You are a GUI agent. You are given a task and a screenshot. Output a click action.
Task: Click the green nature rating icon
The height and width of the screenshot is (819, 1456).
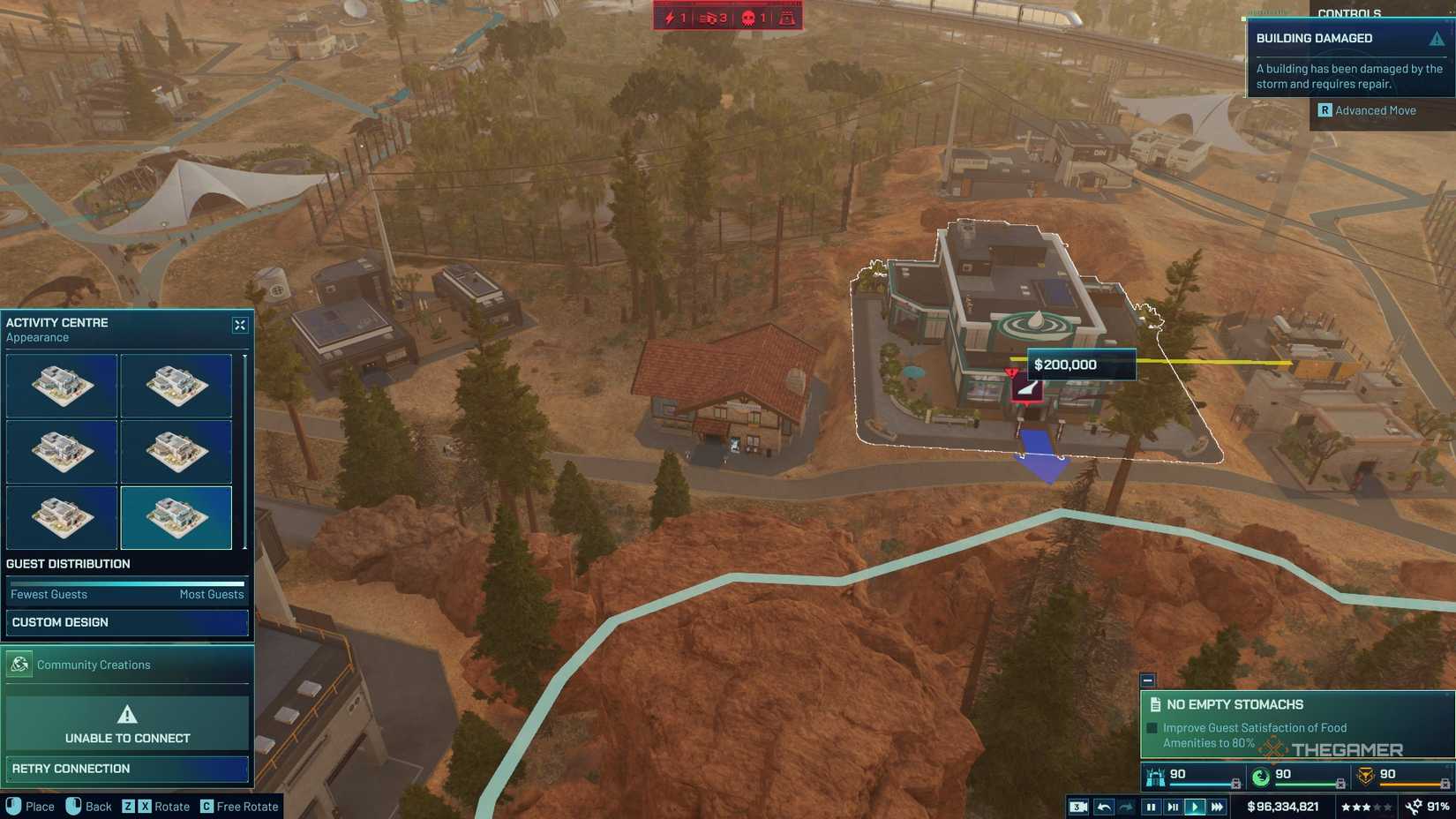click(1259, 774)
